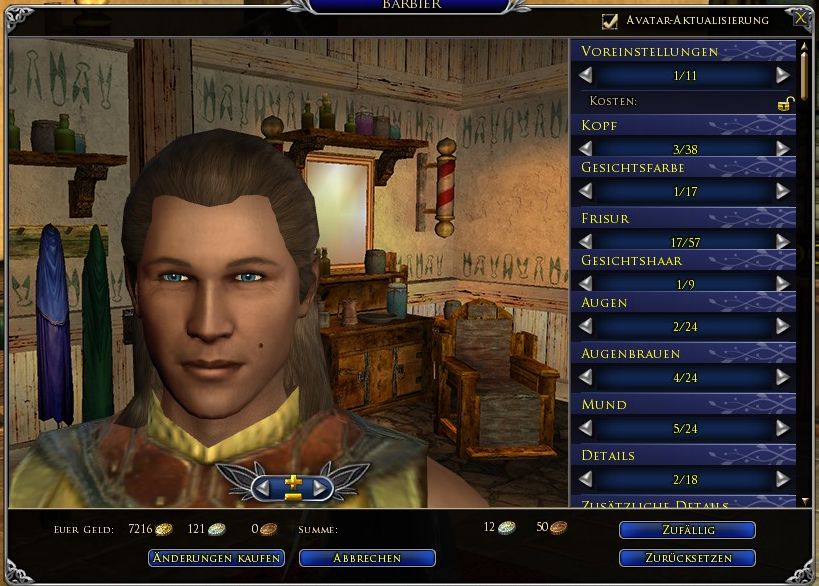The image size is (819, 586).
Task: Zoom in avatar with plus button
Action: click(x=292, y=481)
